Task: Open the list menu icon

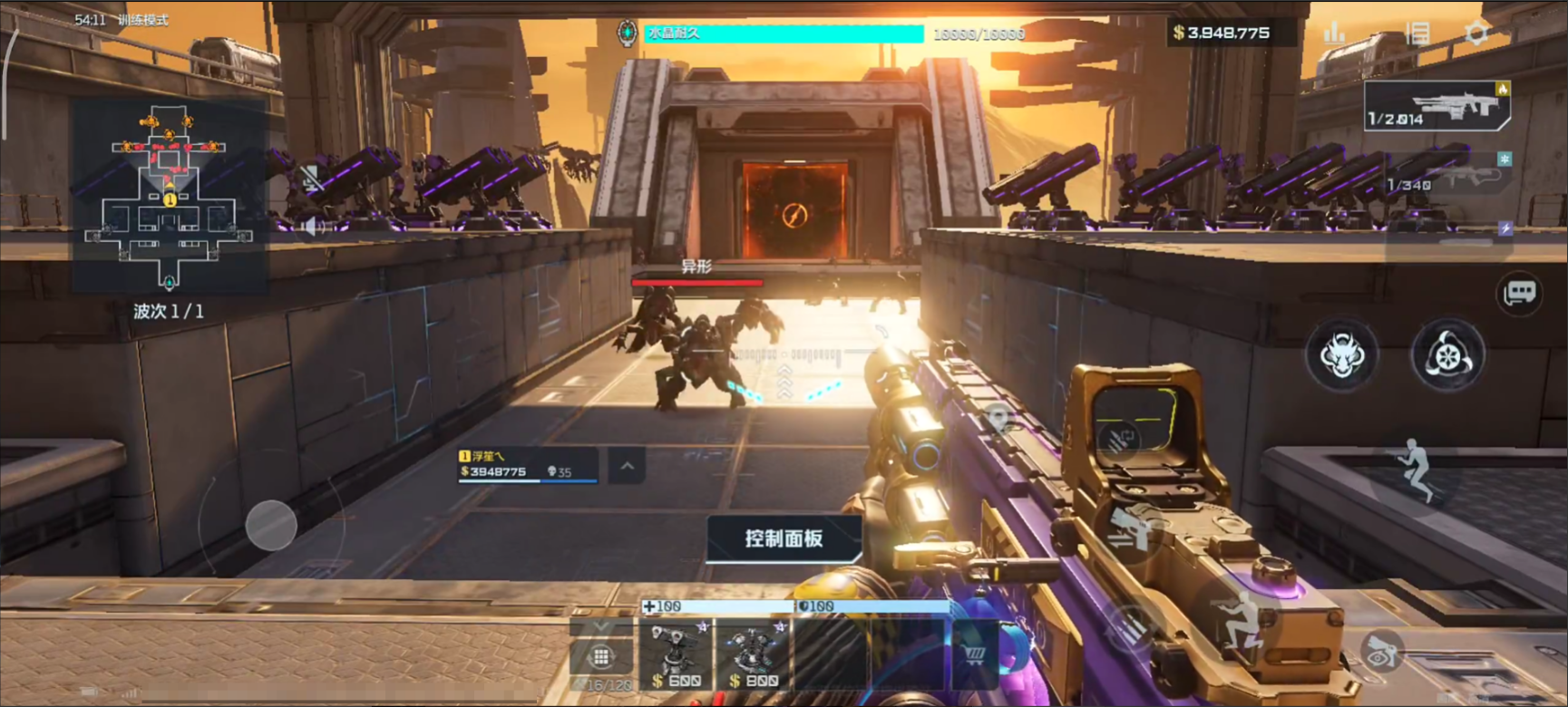Action: pos(1417,34)
